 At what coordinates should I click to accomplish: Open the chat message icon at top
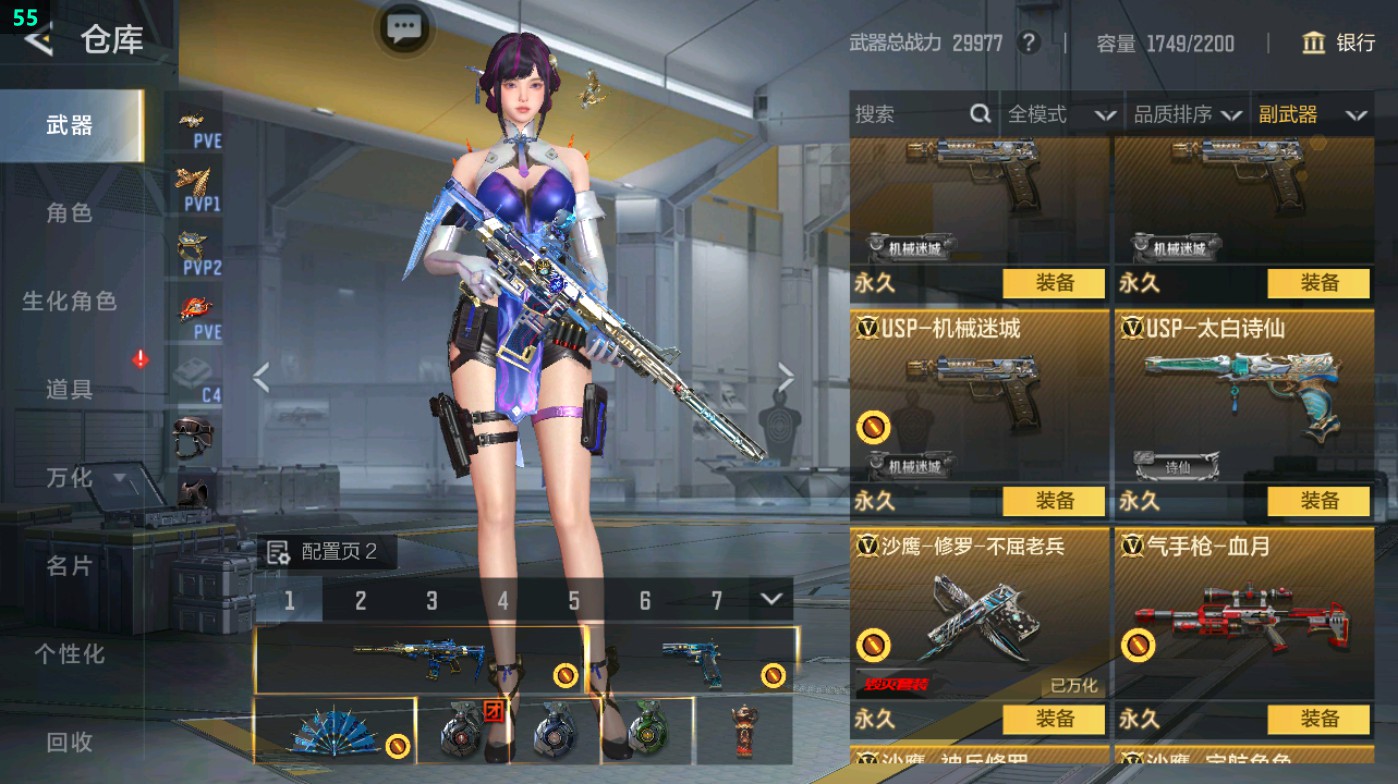[x=403, y=29]
